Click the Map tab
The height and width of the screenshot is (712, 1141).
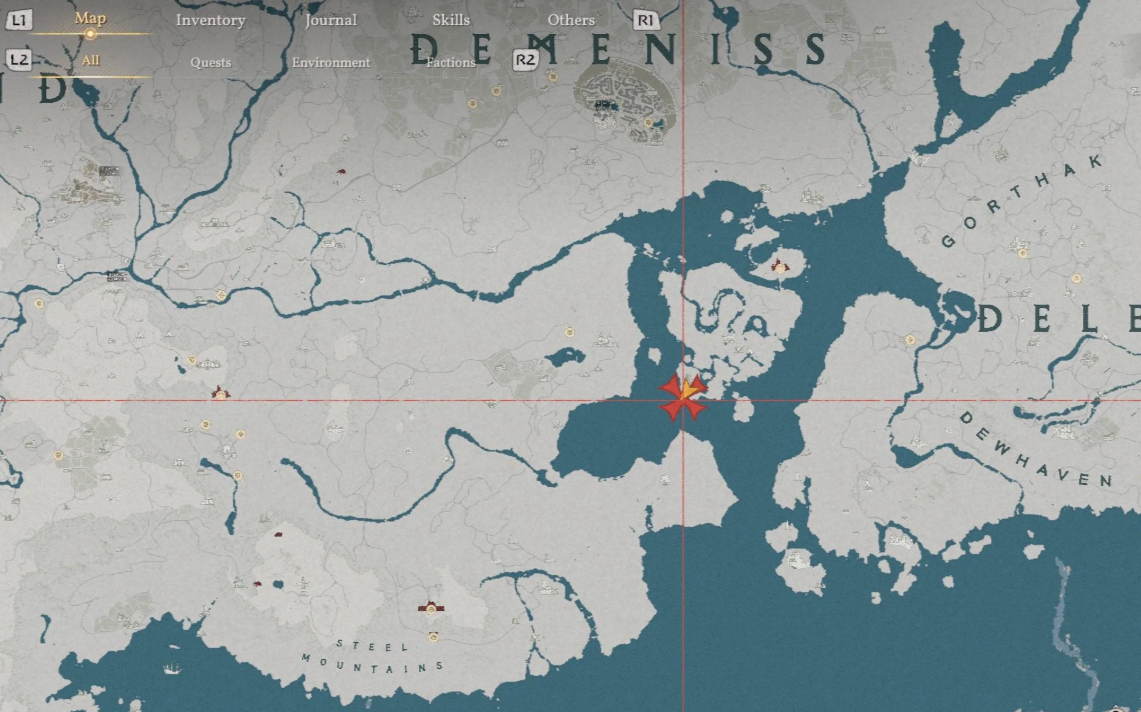tap(90, 19)
